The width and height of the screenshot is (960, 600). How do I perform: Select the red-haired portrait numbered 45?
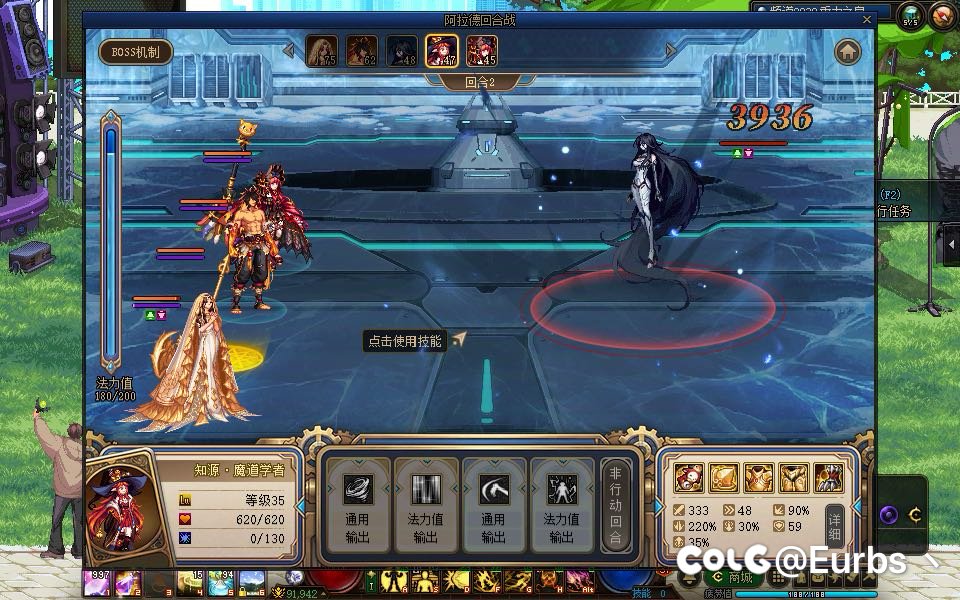point(481,50)
